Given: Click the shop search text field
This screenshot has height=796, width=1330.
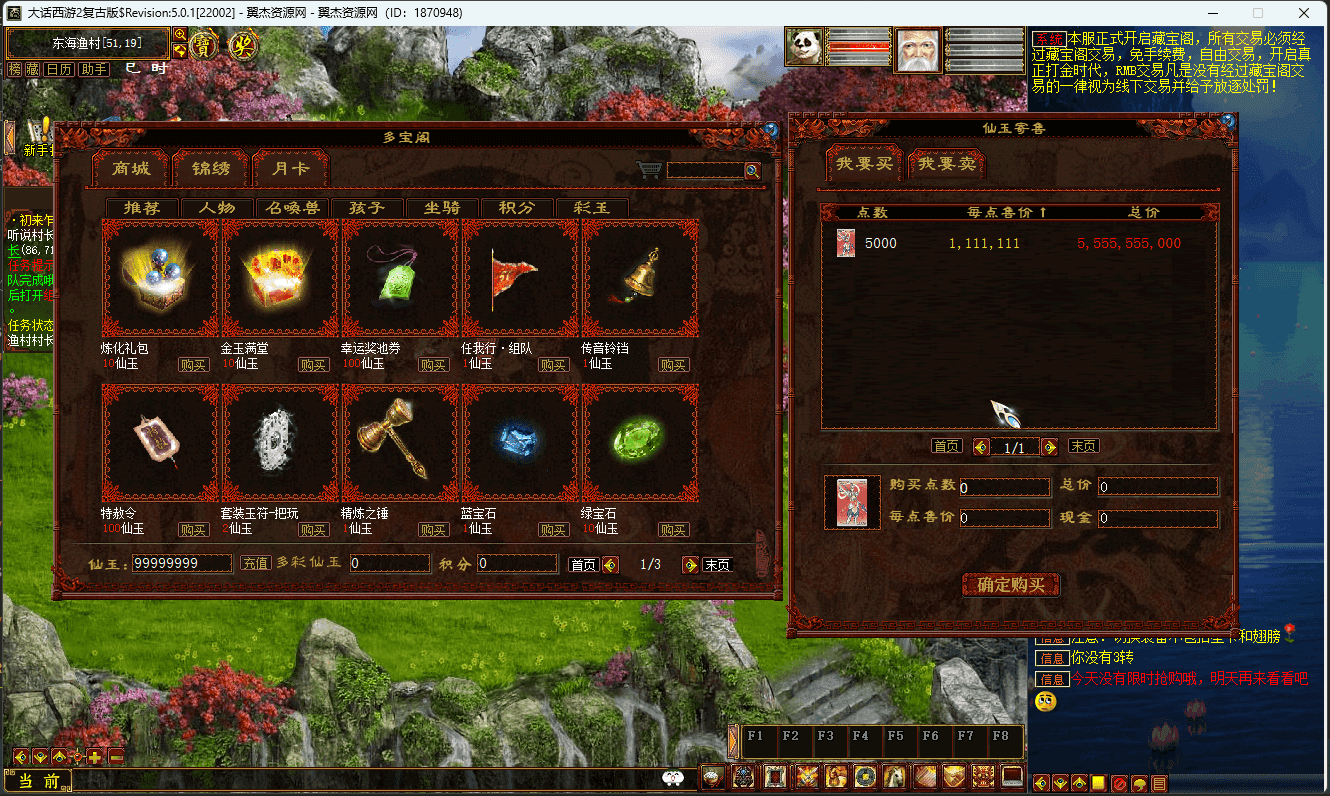Looking at the screenshot, I should tap(705, 171).
